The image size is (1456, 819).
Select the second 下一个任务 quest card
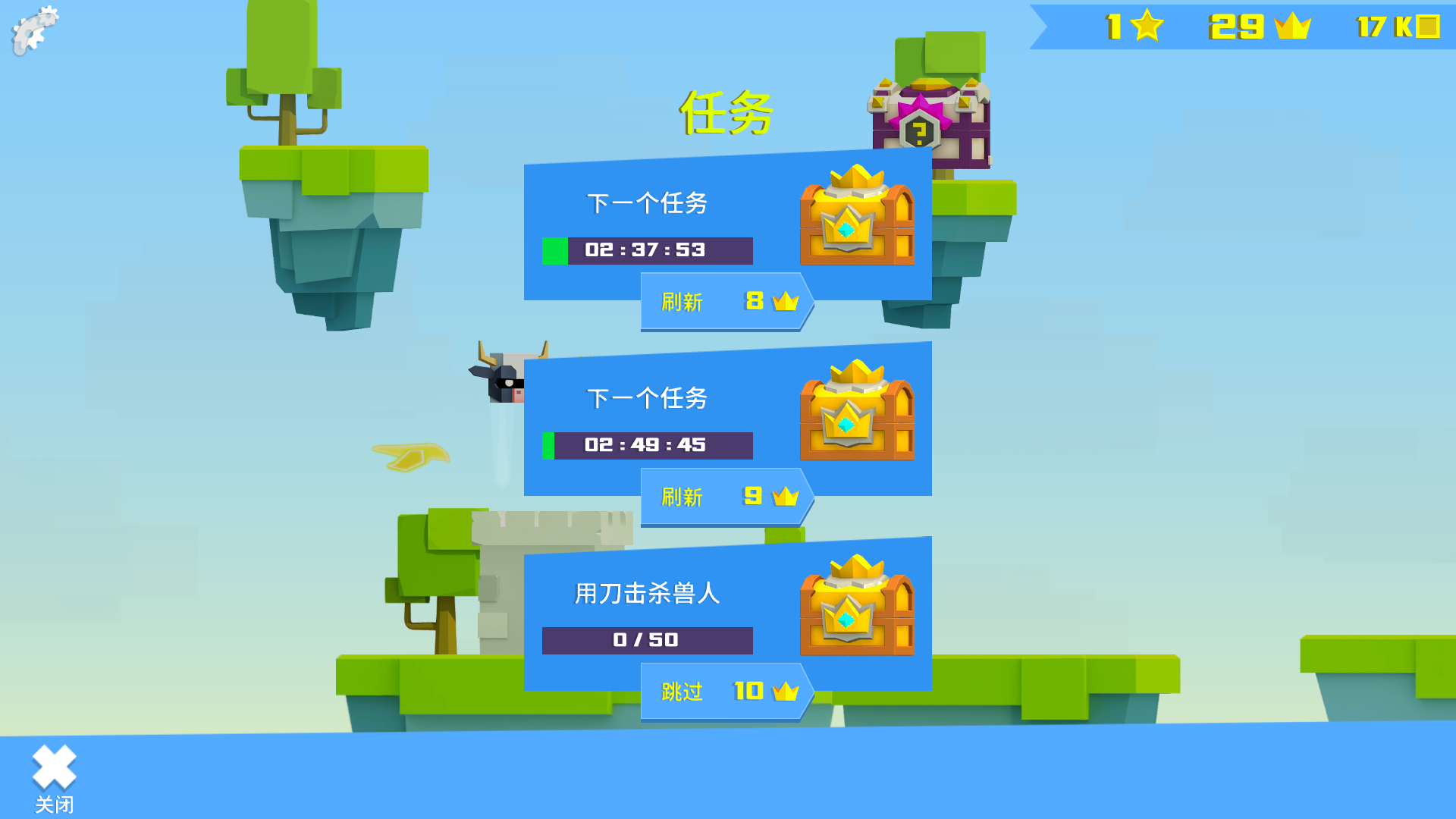coord(648,398)
